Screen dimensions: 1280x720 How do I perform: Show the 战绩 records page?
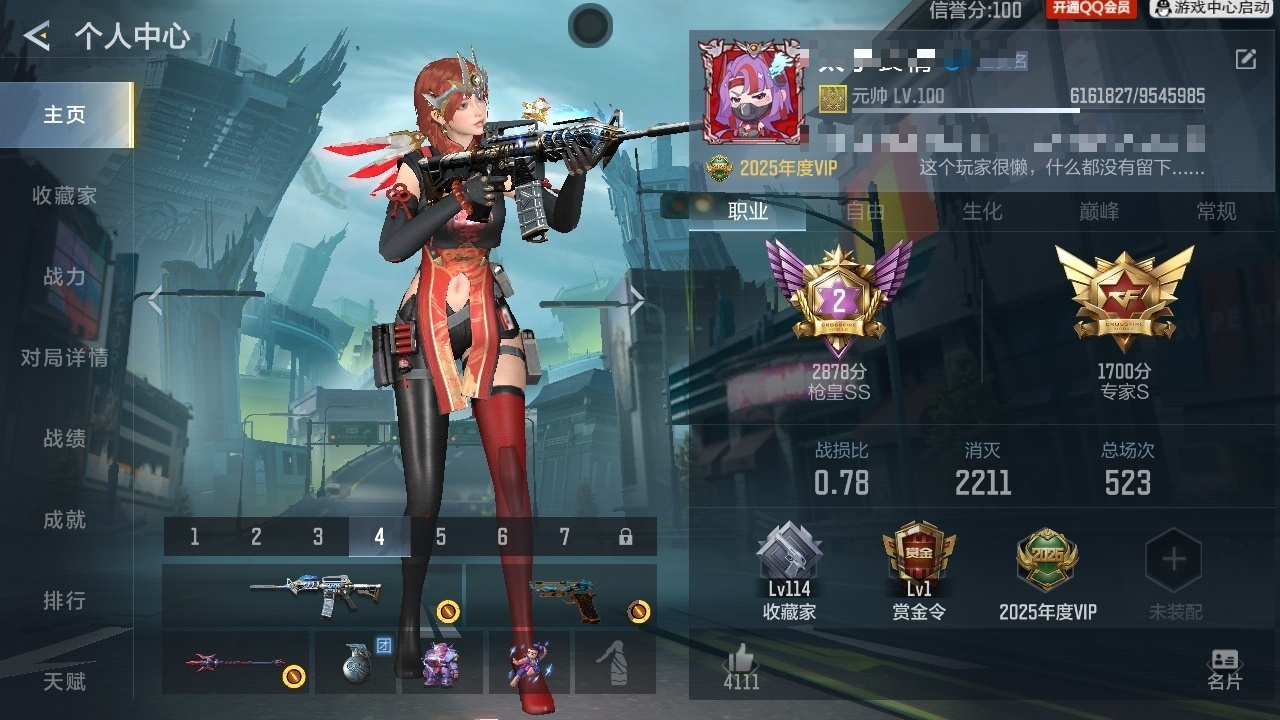pos(65,439)
